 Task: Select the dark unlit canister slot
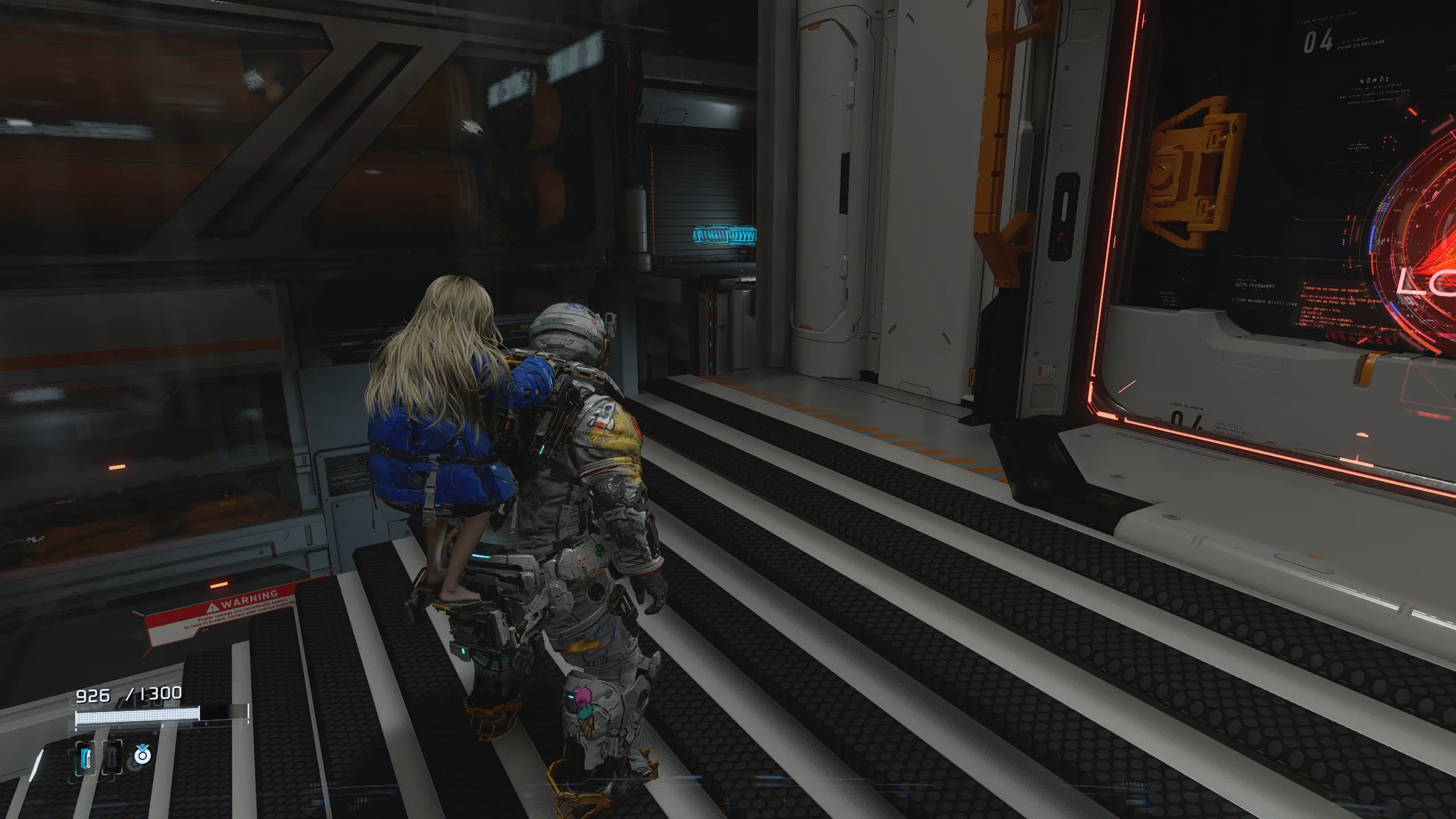pyautogui.click(x=111, y=757)
